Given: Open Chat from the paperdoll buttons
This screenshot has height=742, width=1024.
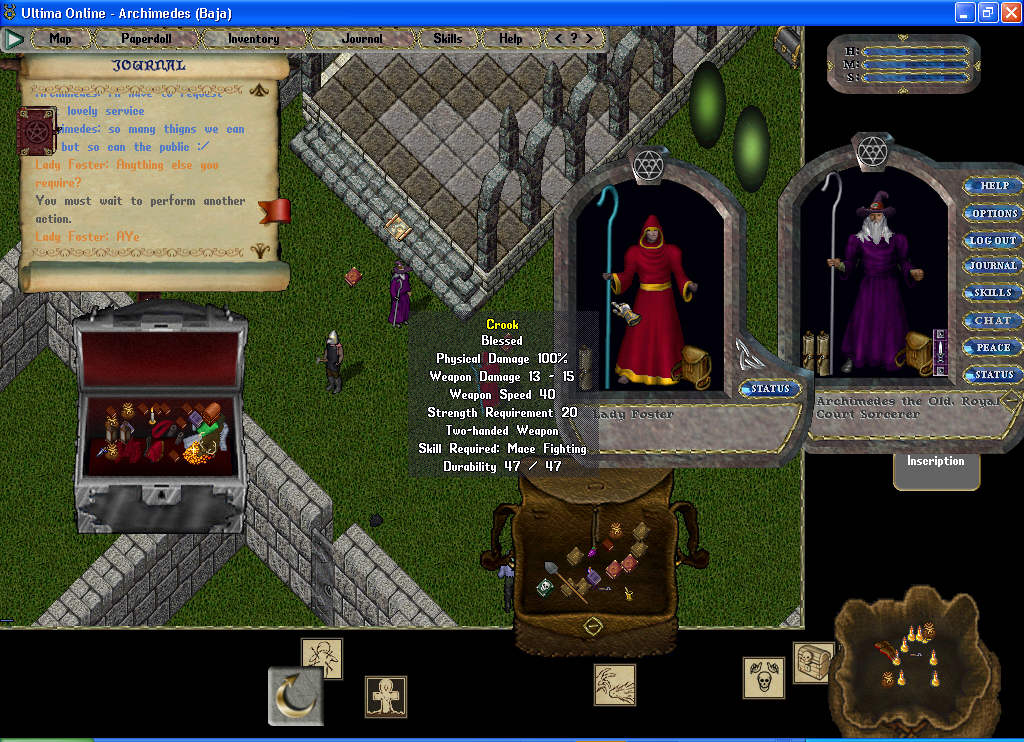Looking at the screenshot, I should click(993, 321).
